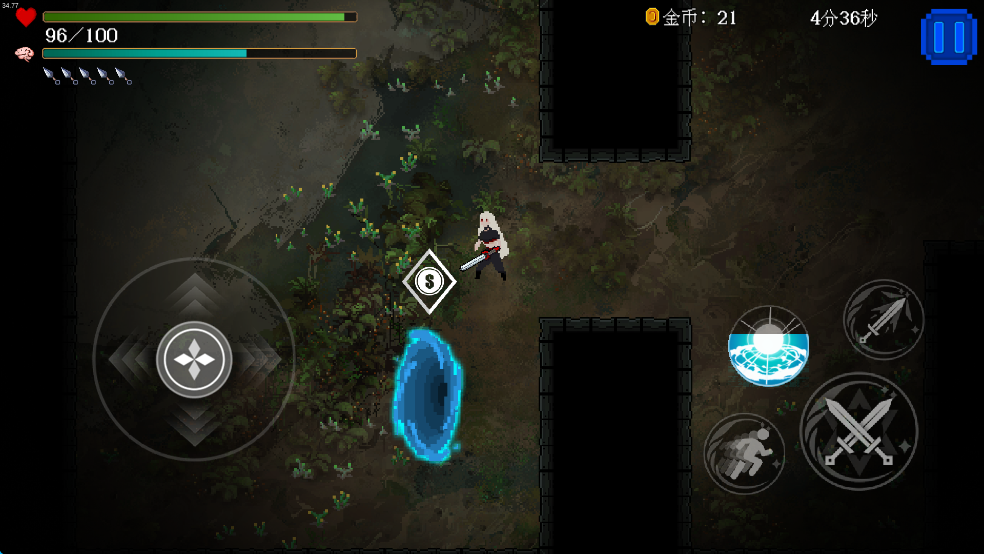Pause the game with the blue button
The image size is (984, 554).
(x=947, y=37)
